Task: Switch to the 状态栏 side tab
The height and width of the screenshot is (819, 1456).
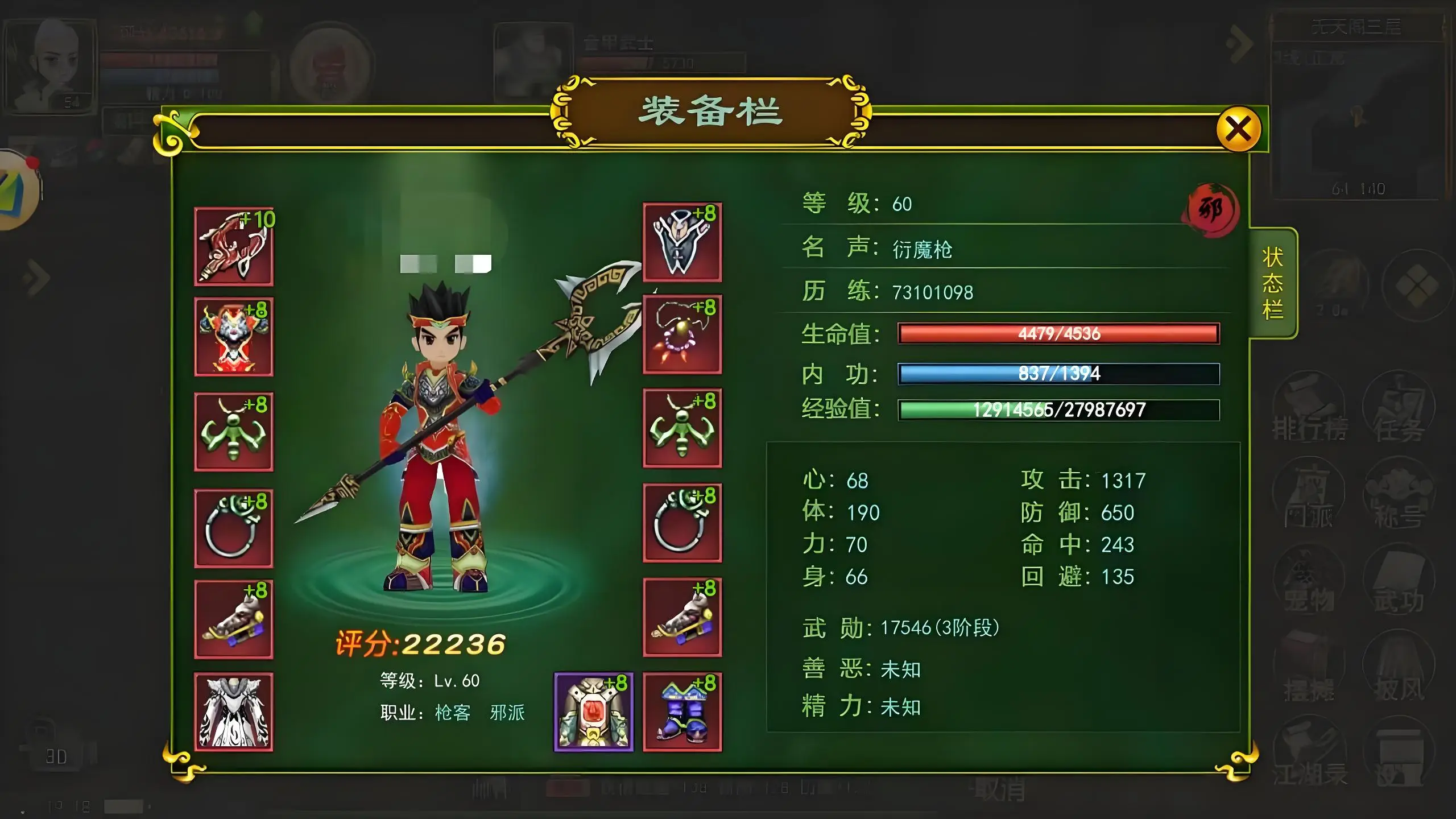Action: pyautogui.click(x=1272, y=283)
